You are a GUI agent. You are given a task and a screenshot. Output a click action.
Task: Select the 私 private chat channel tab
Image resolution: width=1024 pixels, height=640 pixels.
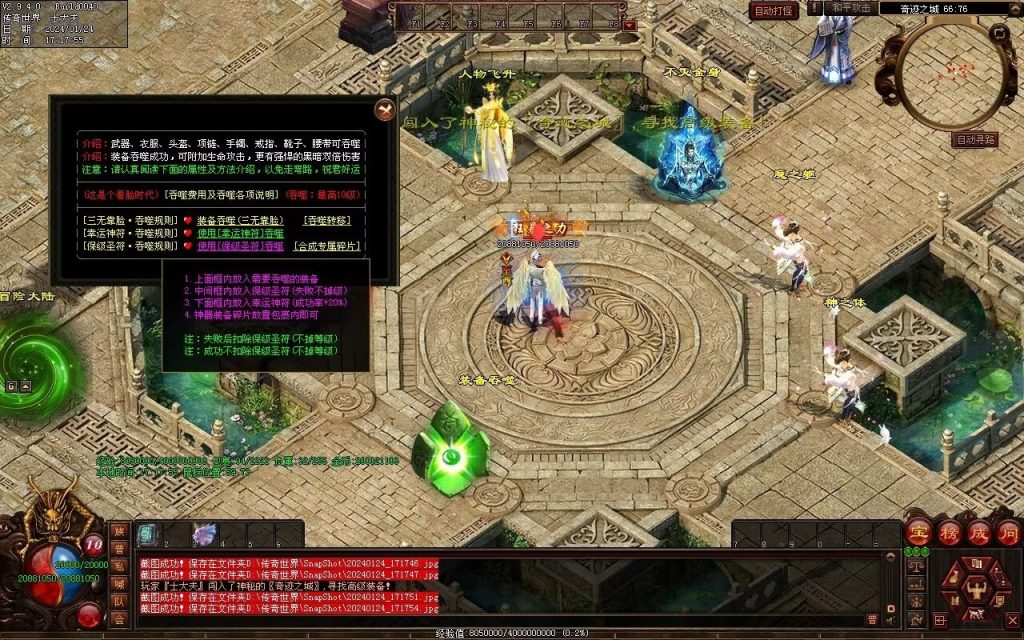click(120, 567)
